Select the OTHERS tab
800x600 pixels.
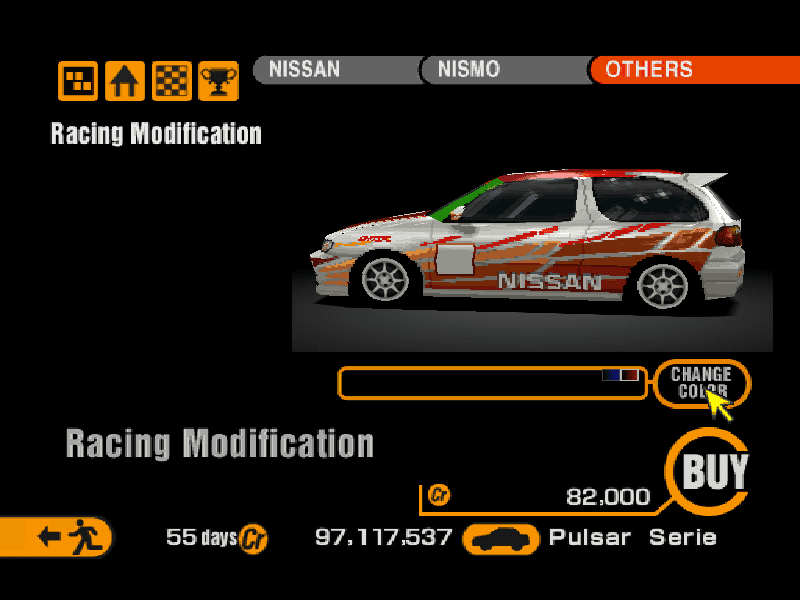pos(652,70)
